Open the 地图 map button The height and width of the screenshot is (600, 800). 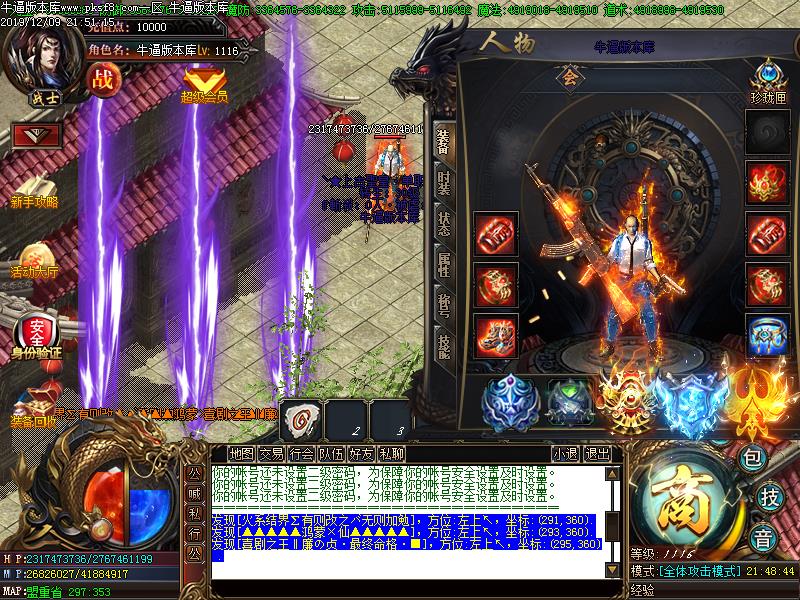[241, 453]
